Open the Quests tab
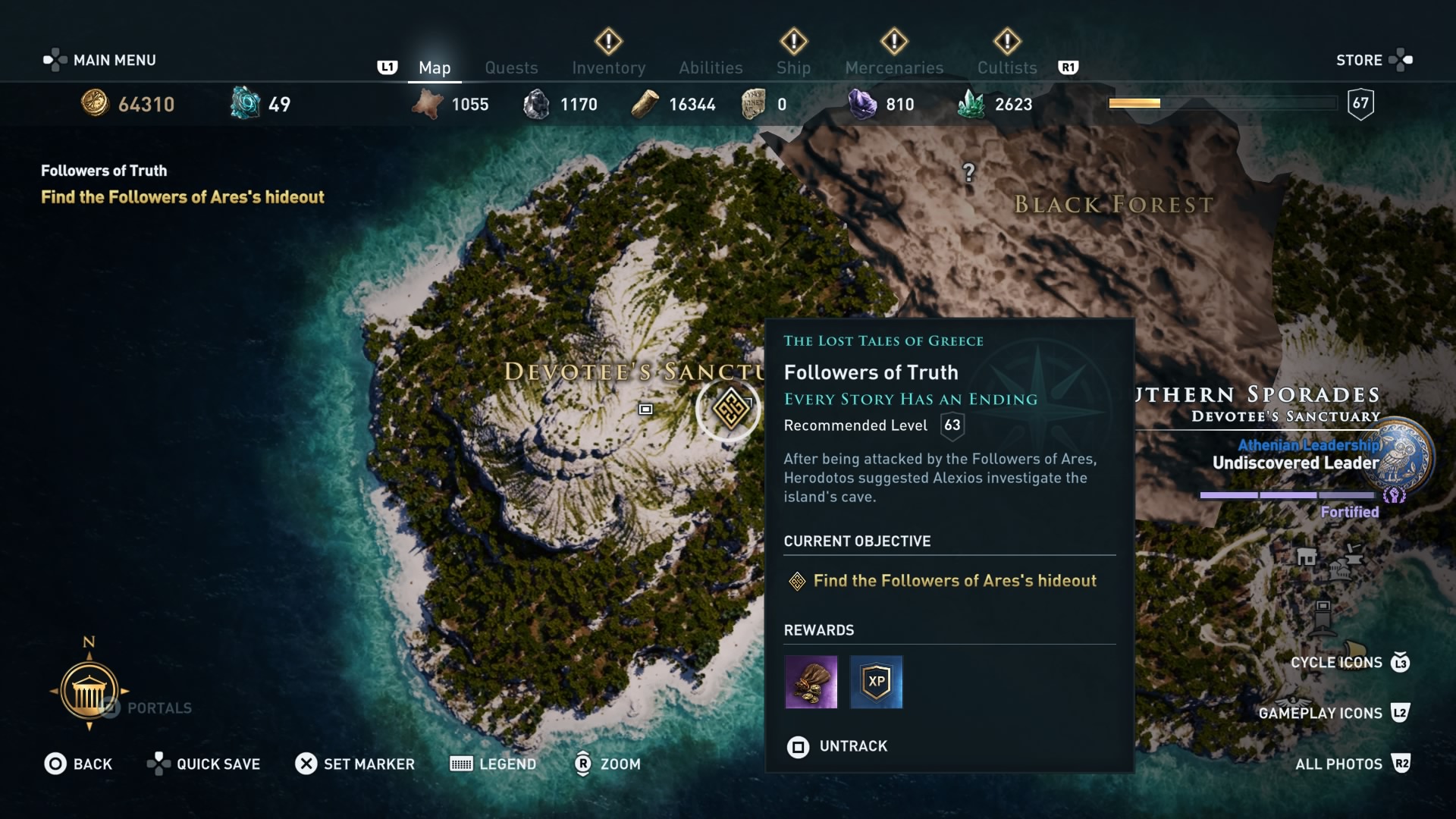Image resolution: width=1456 pixels, height=819 pixels. tap(511, 67)
